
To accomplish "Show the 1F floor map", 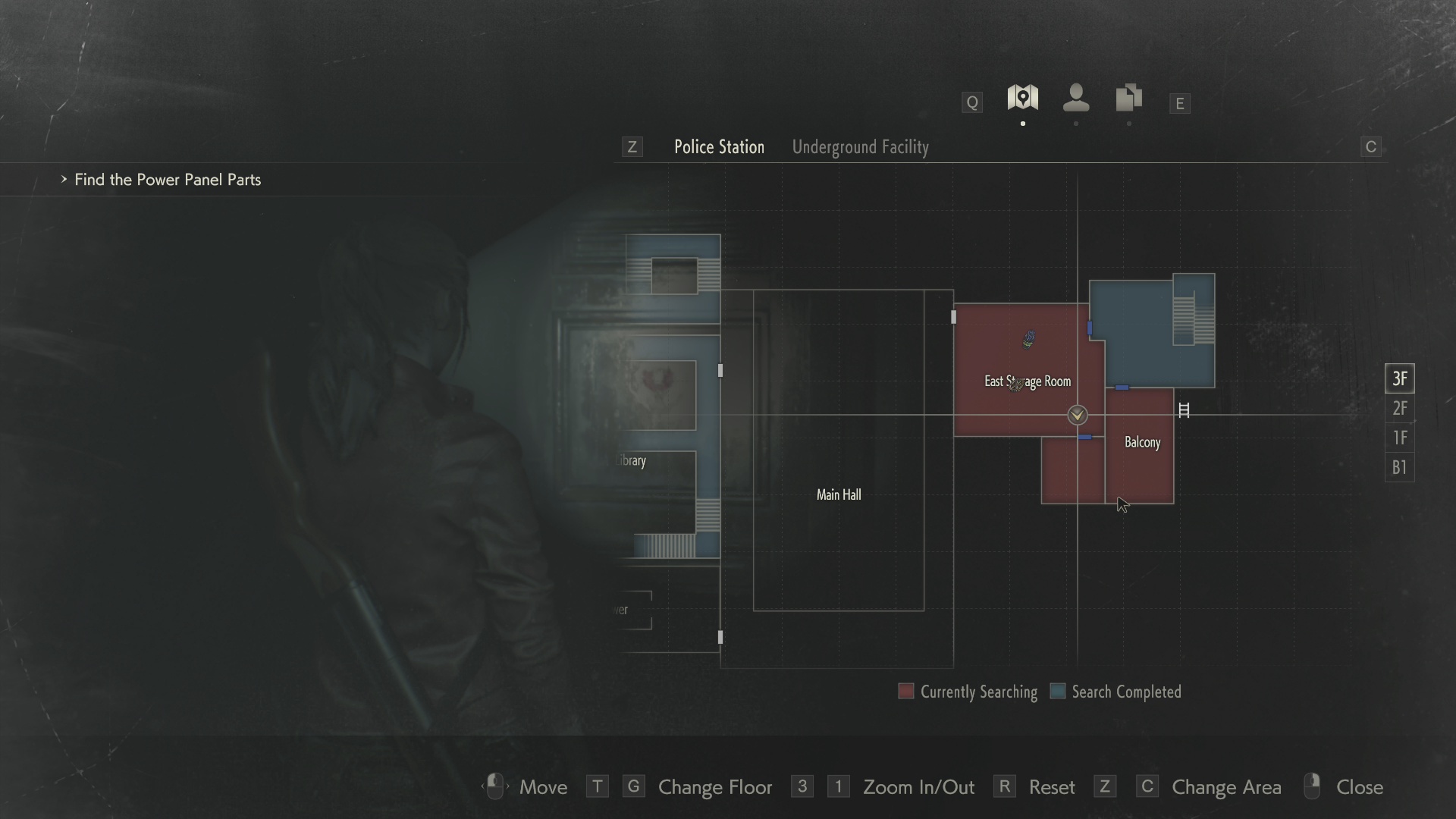I will point(1399,438).
